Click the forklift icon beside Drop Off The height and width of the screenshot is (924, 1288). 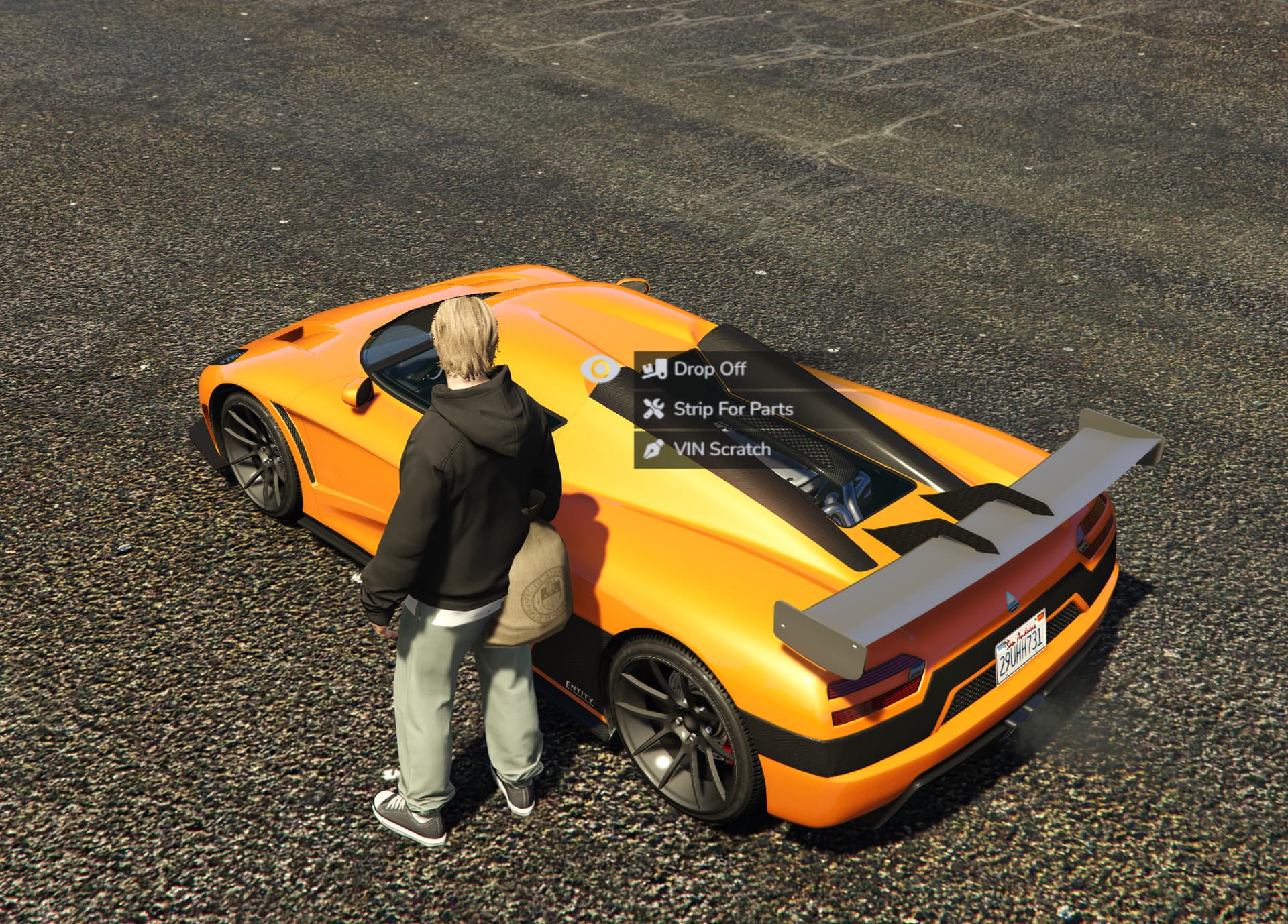pos(655,369)
